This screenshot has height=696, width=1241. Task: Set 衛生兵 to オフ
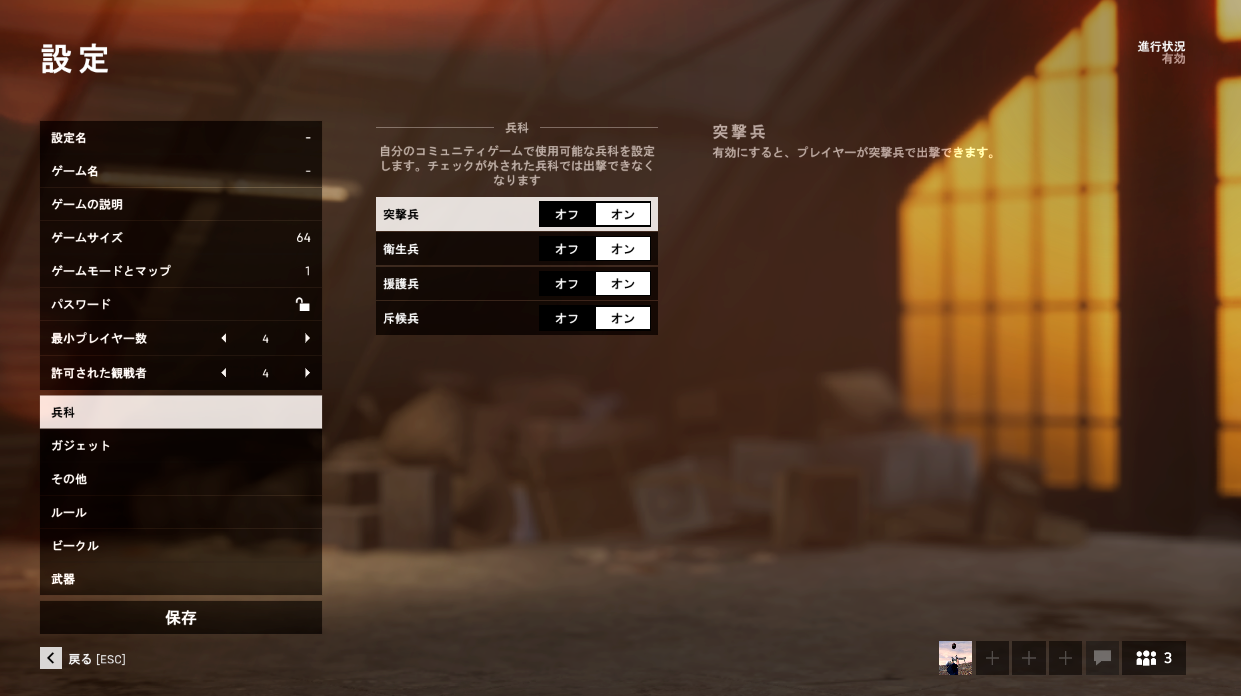(x=567, y=249)
